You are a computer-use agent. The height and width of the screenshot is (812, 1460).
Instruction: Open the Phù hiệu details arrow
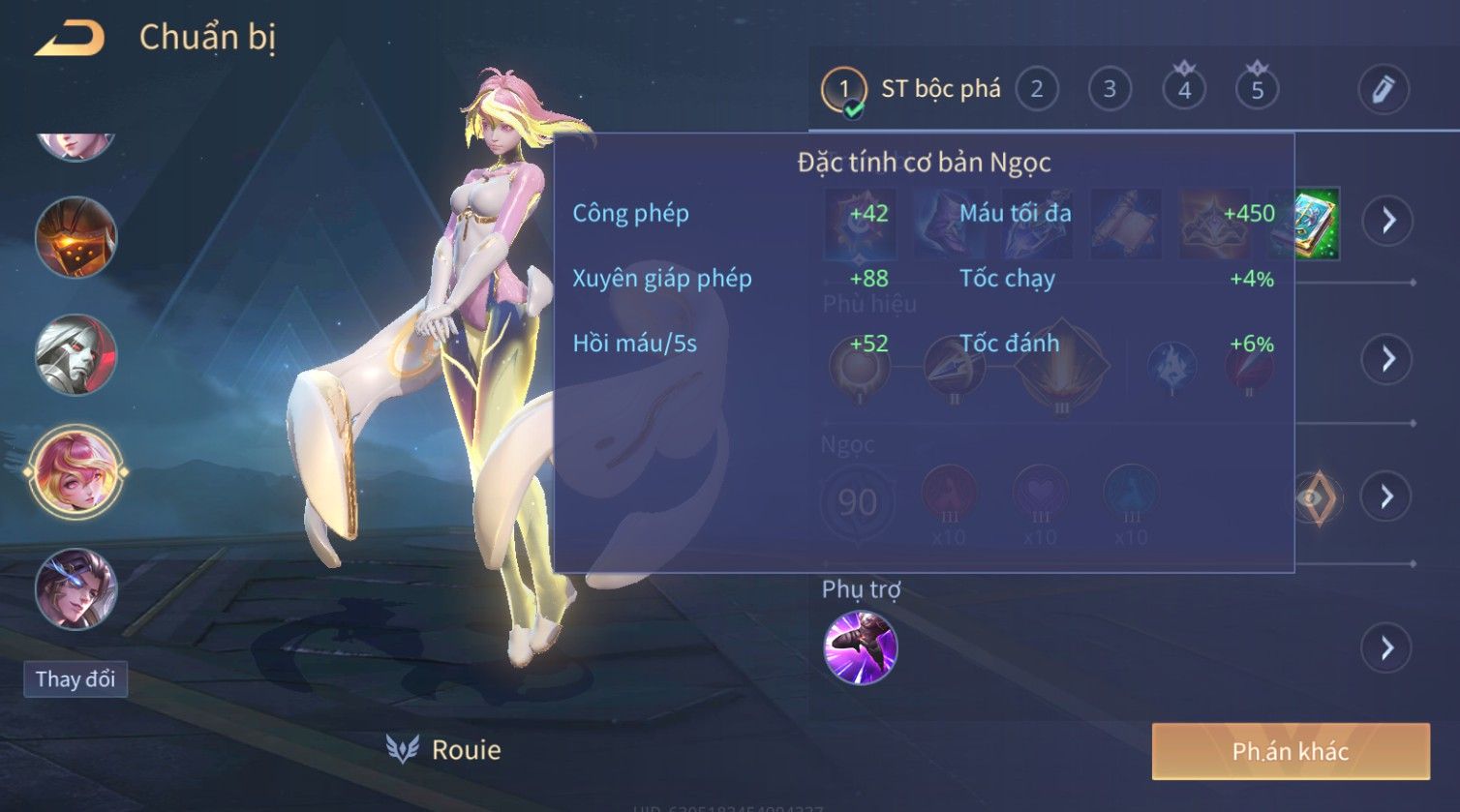click(x=1387, y=359)
